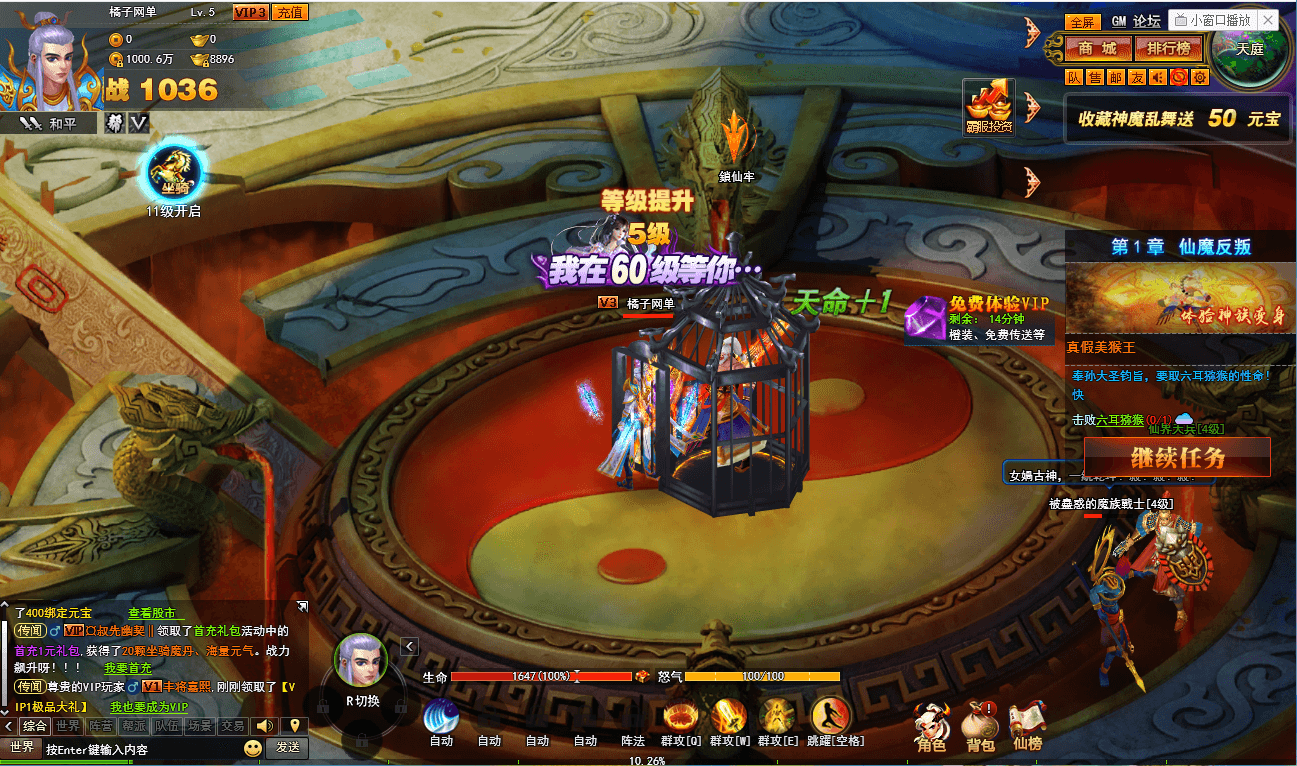Click the 天庭 minimap globe
Image resolution: width=1297 pixels, height=766 pixels.
click(x=1248, y=49)
